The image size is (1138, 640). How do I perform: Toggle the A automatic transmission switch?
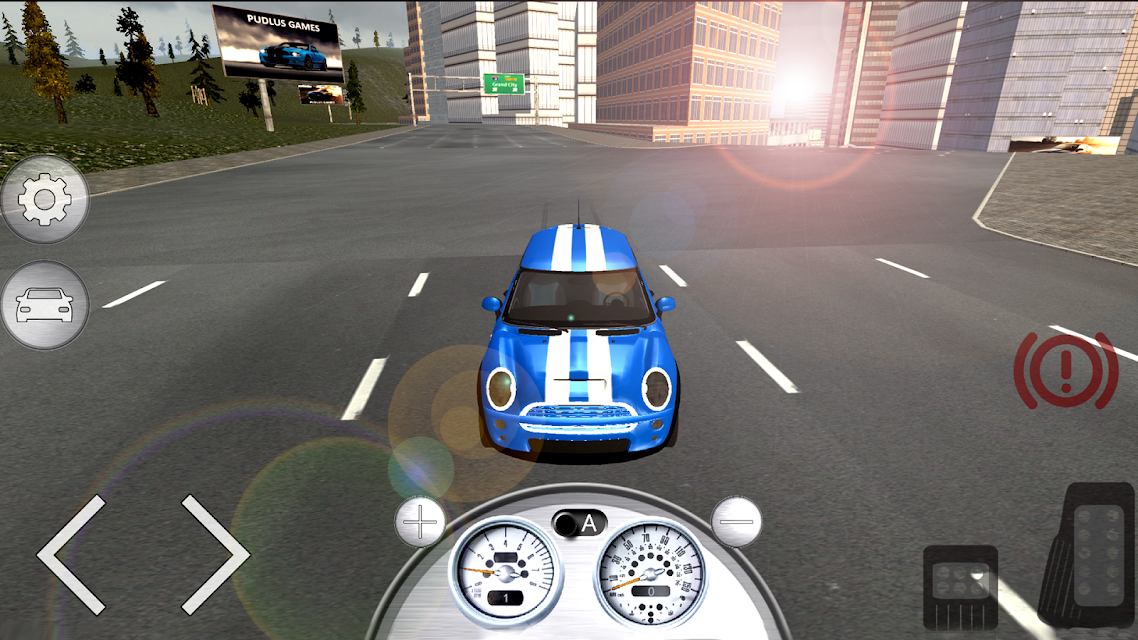point(579,523)
